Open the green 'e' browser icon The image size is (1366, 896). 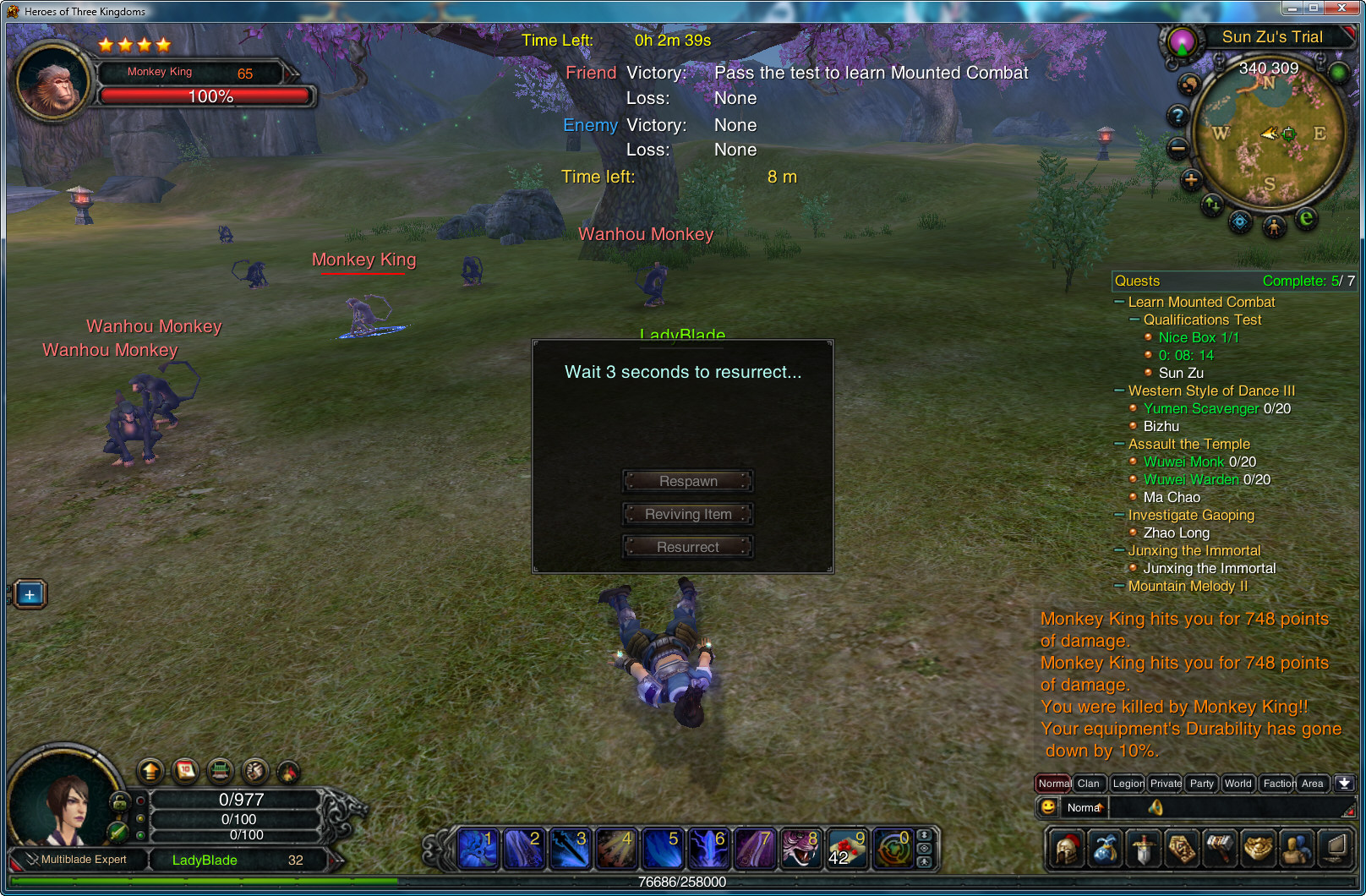pos(1306,219)
